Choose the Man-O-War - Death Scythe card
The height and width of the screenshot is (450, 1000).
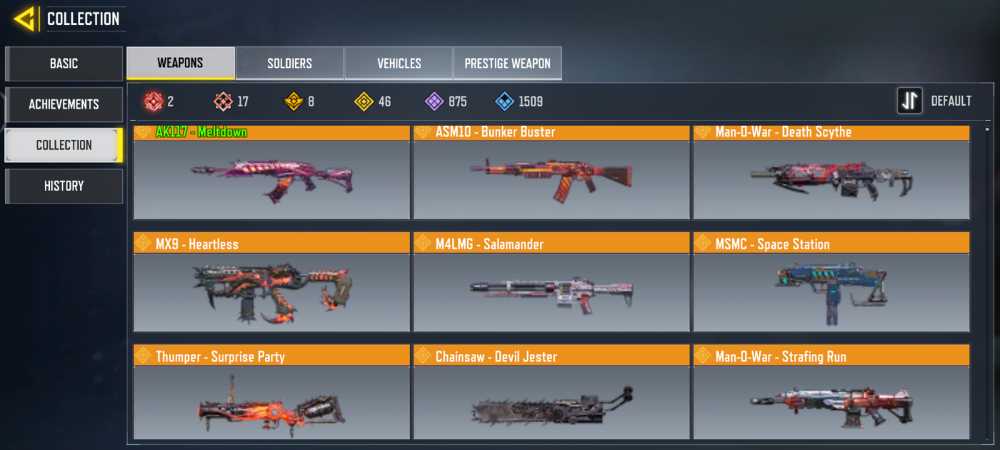click(x=831, y=172)
